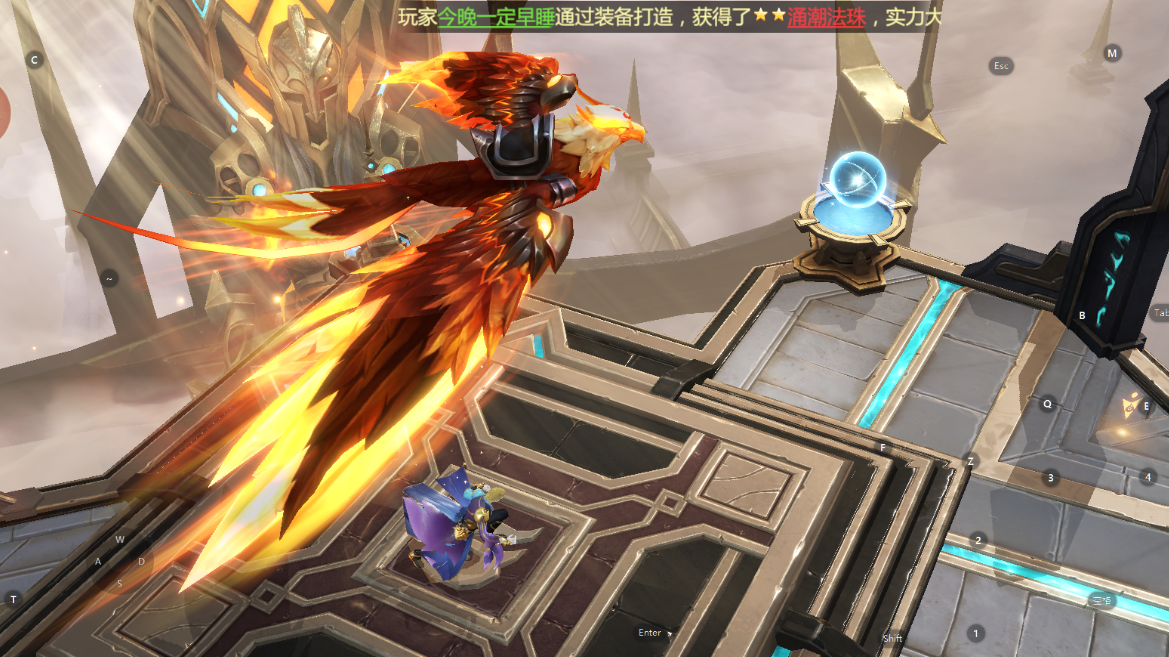View the 涌潮法珠 item link
The height and width of the screenshot is (657, 1169).
tap(826, 17)
